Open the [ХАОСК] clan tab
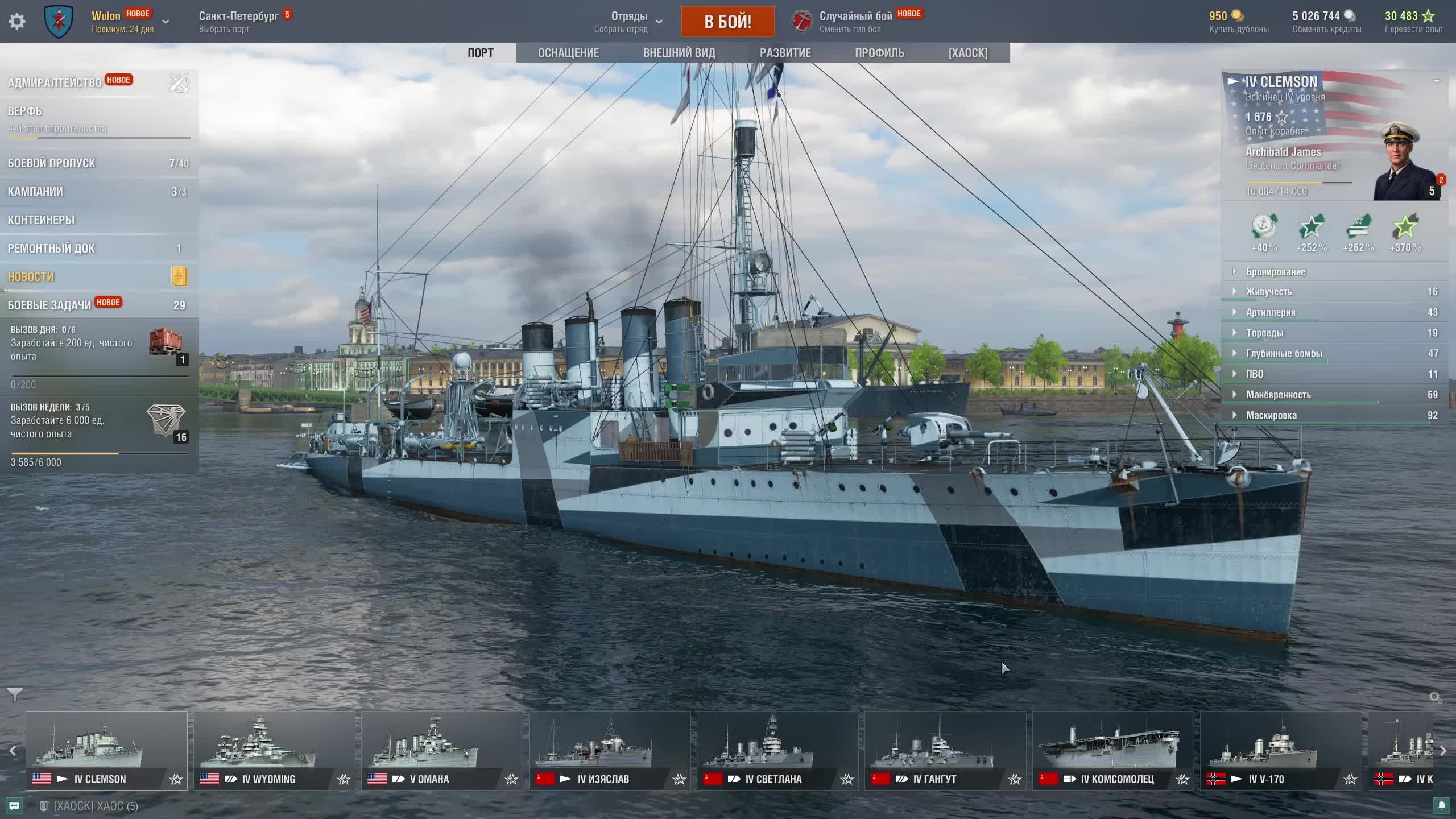This screenshot has height=819, width=1456. tap(967, 53)
